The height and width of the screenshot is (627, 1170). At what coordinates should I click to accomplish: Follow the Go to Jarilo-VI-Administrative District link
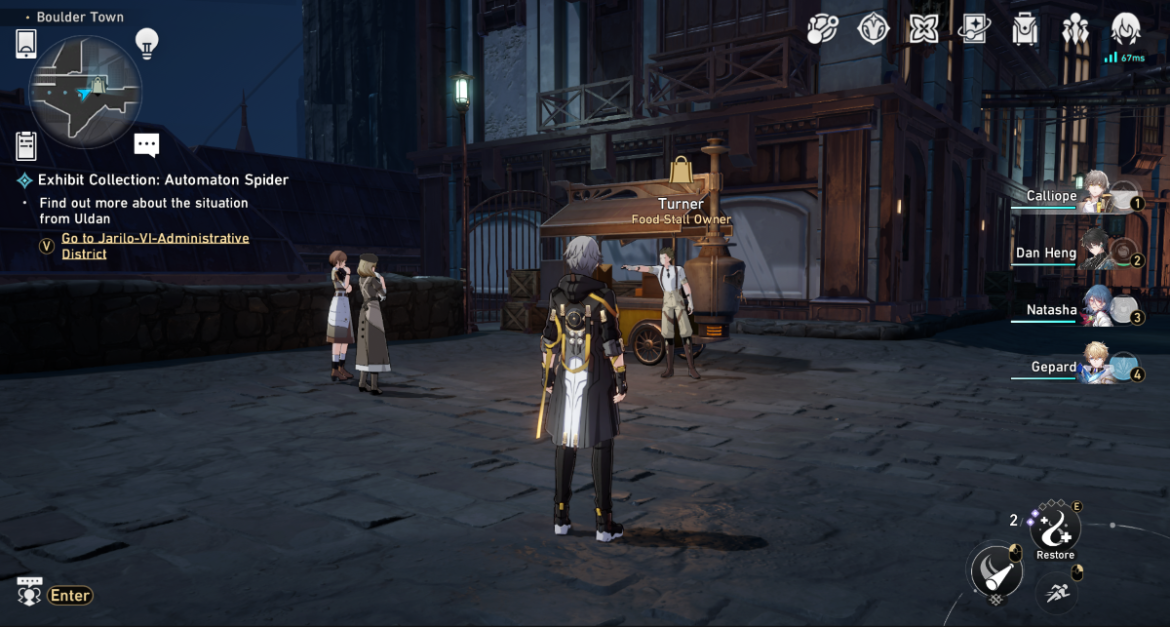155,246
